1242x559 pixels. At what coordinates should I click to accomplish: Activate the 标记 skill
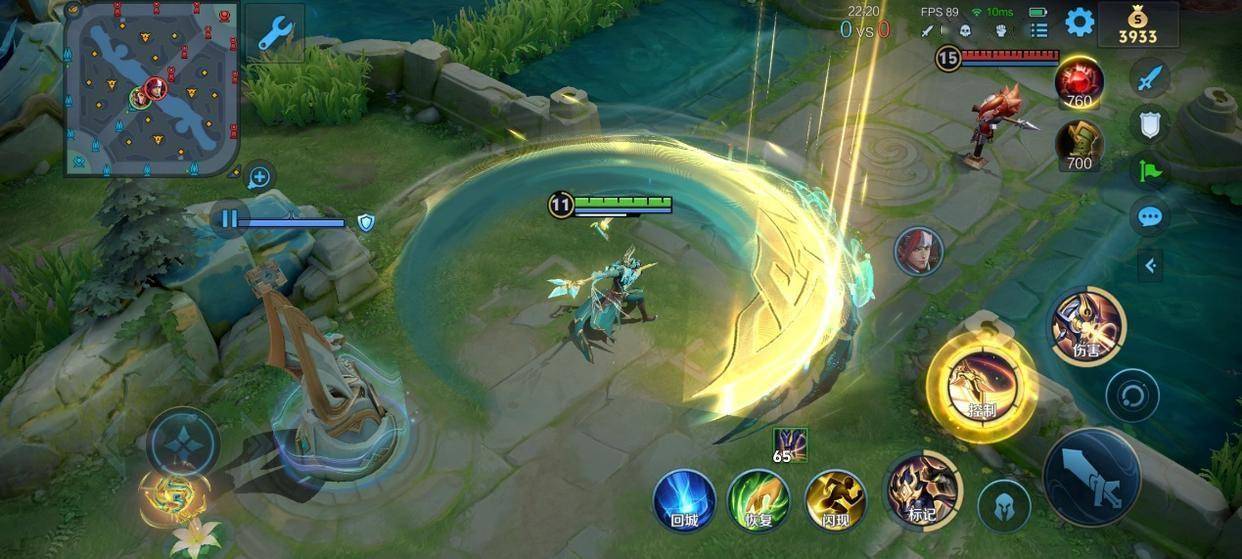(923, 490)
